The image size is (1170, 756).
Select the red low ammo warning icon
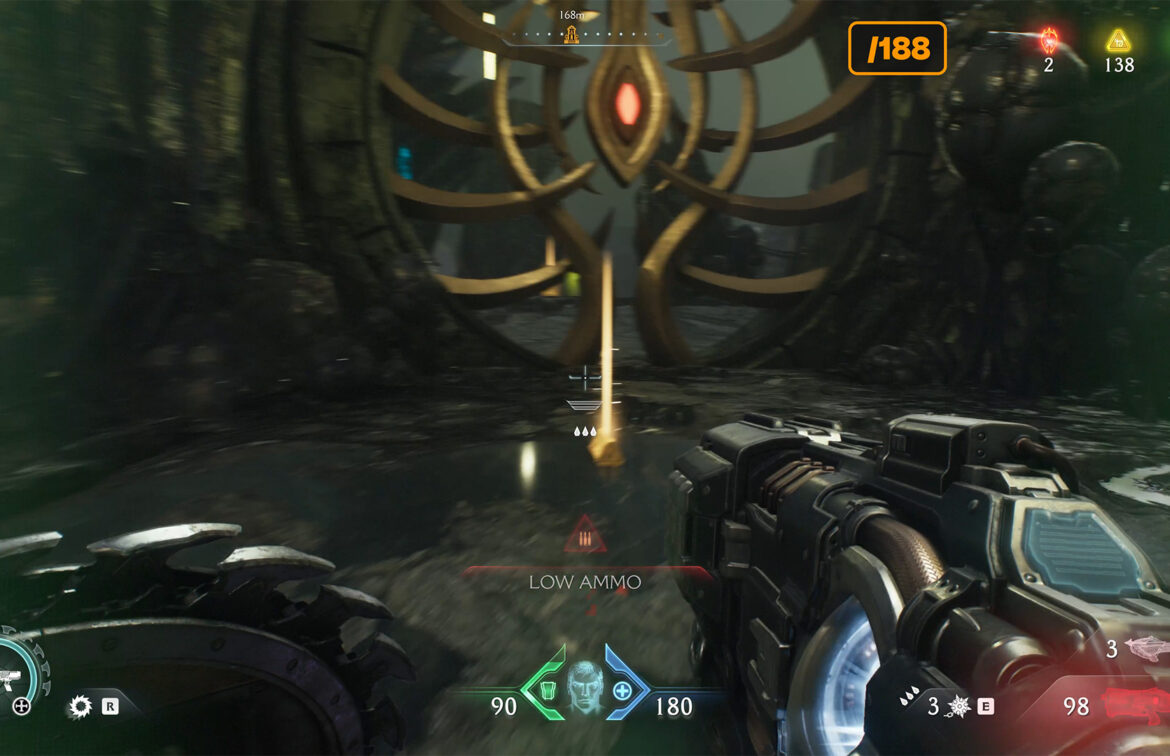(585, 538)
